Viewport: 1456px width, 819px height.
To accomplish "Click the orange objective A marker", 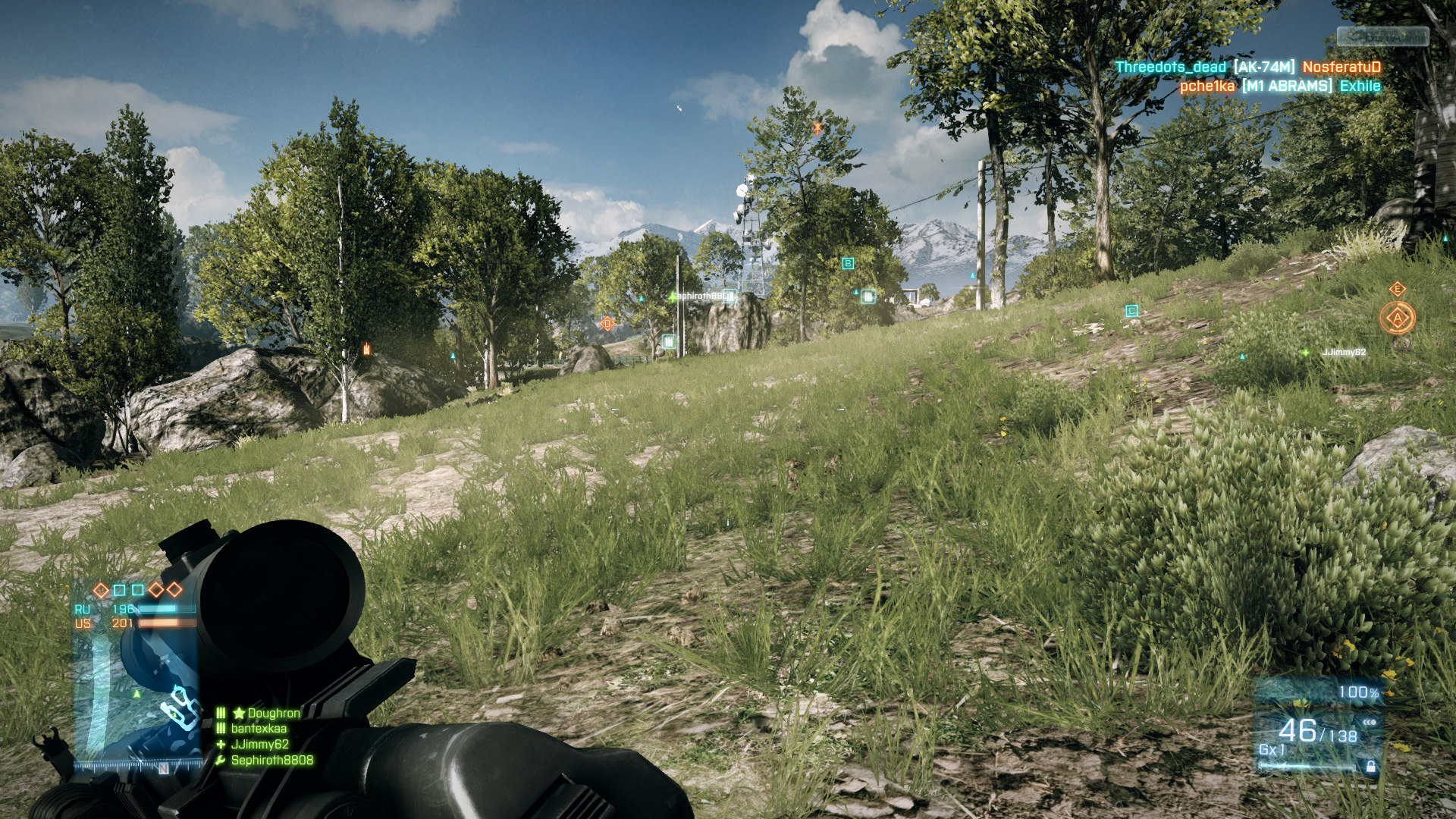I will pos(1398,318).
